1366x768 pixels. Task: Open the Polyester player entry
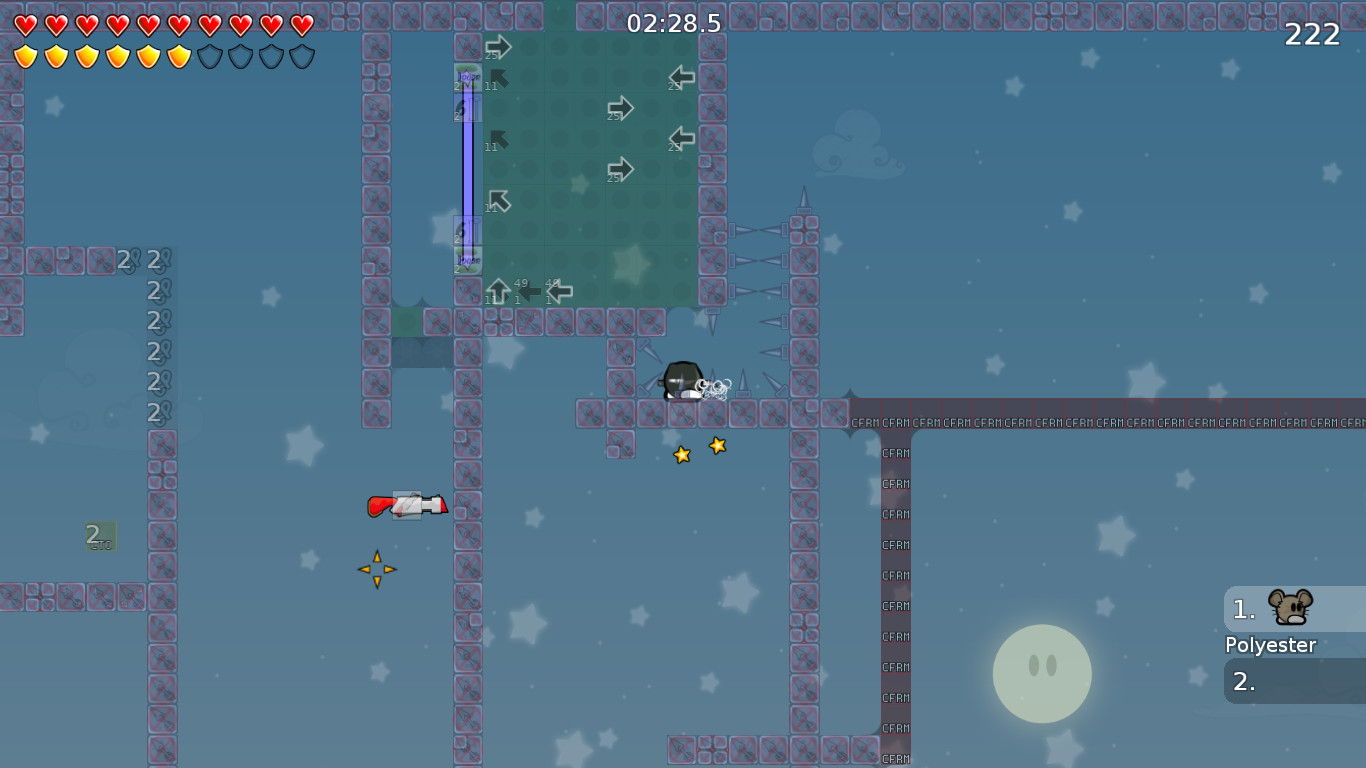click(1270, 645)
